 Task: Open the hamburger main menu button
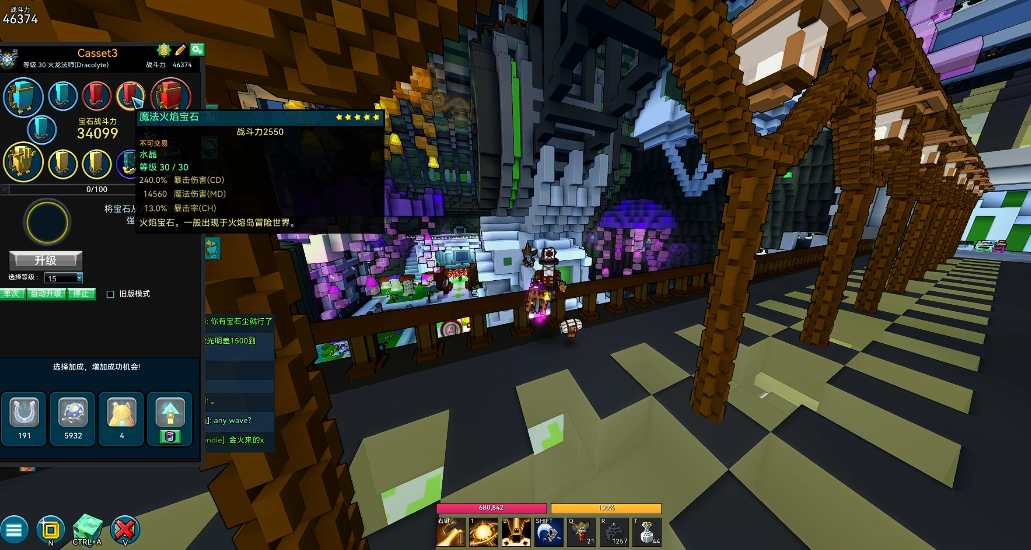[14, 529]
